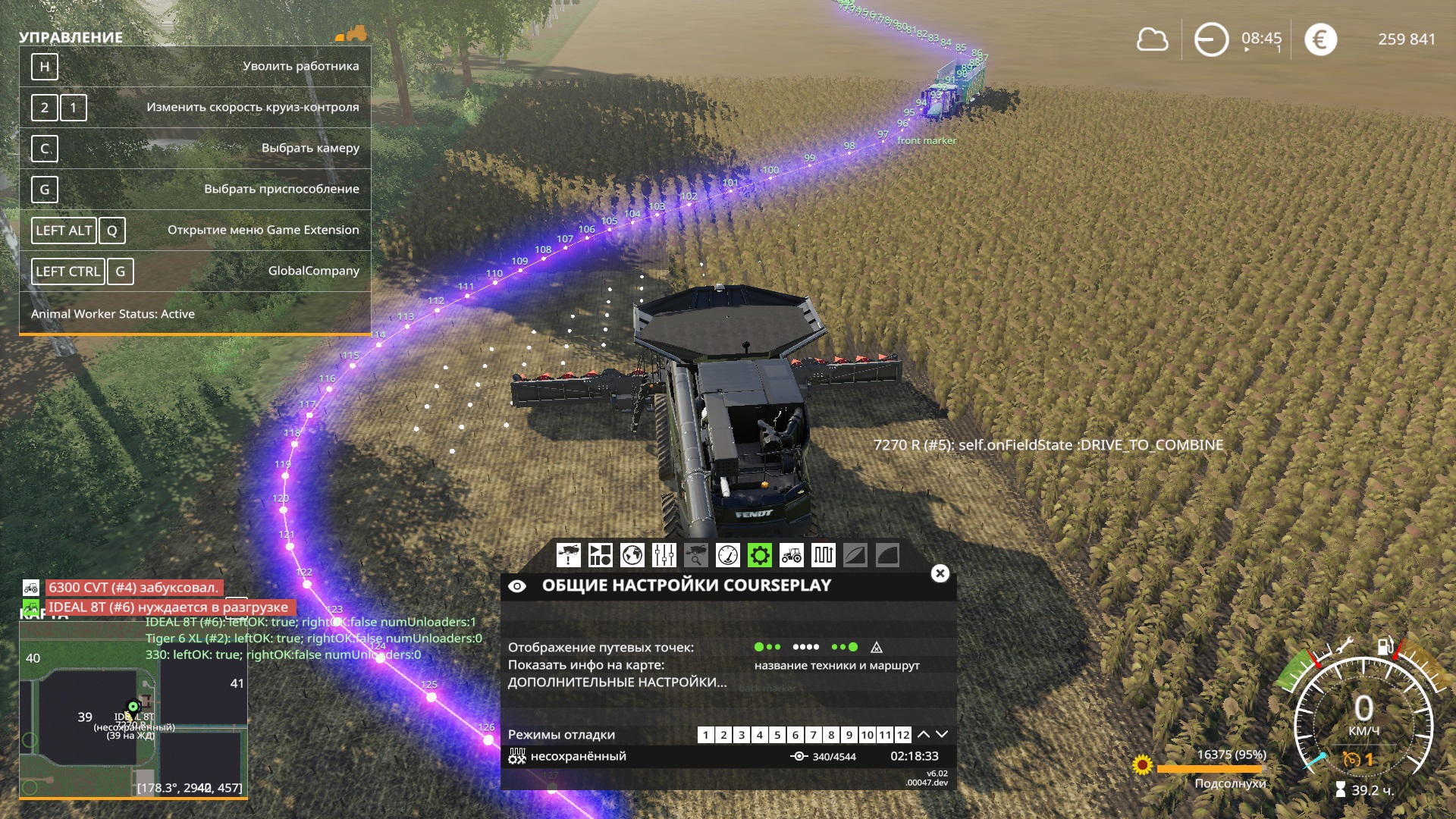Open the zigzag course pattern tab

823,555
